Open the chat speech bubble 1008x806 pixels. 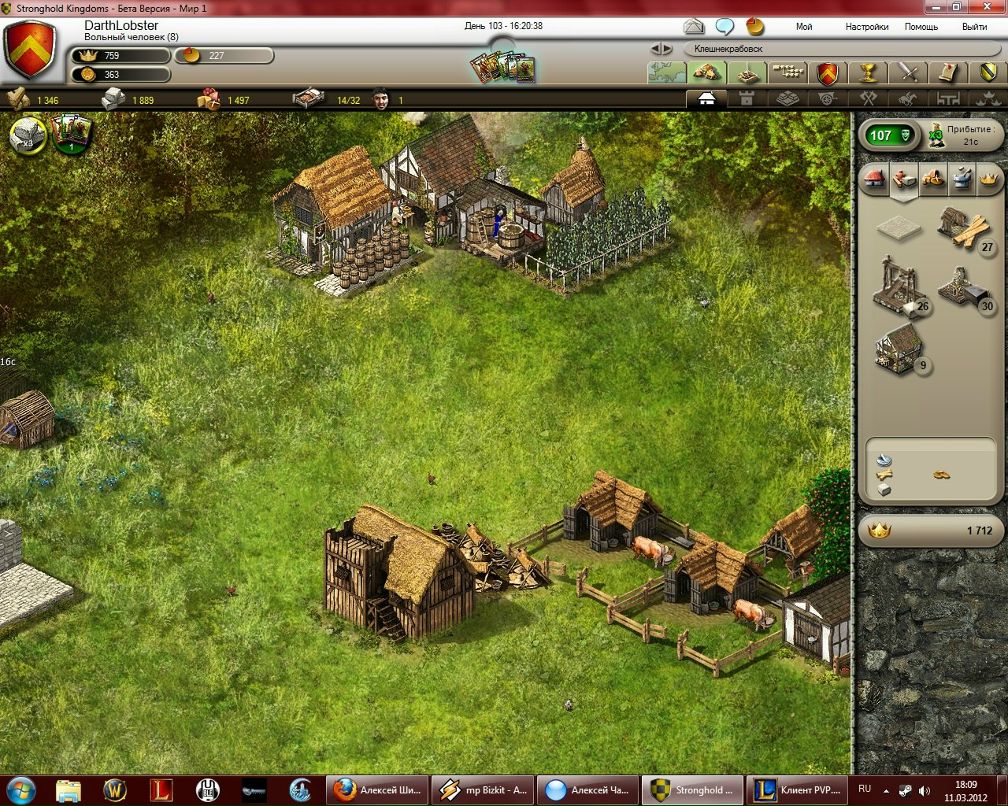725,26
